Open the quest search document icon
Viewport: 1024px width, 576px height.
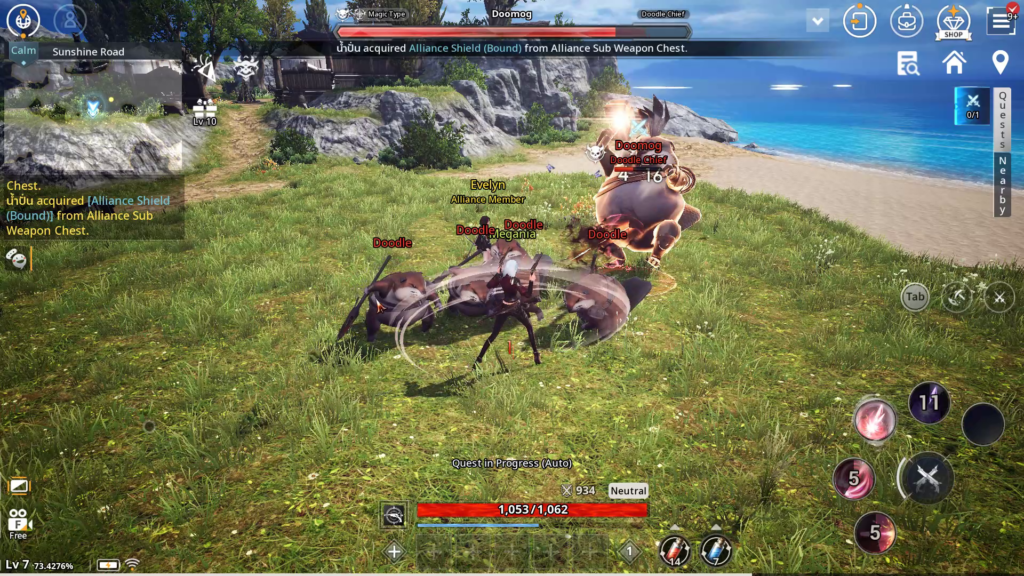908,64
